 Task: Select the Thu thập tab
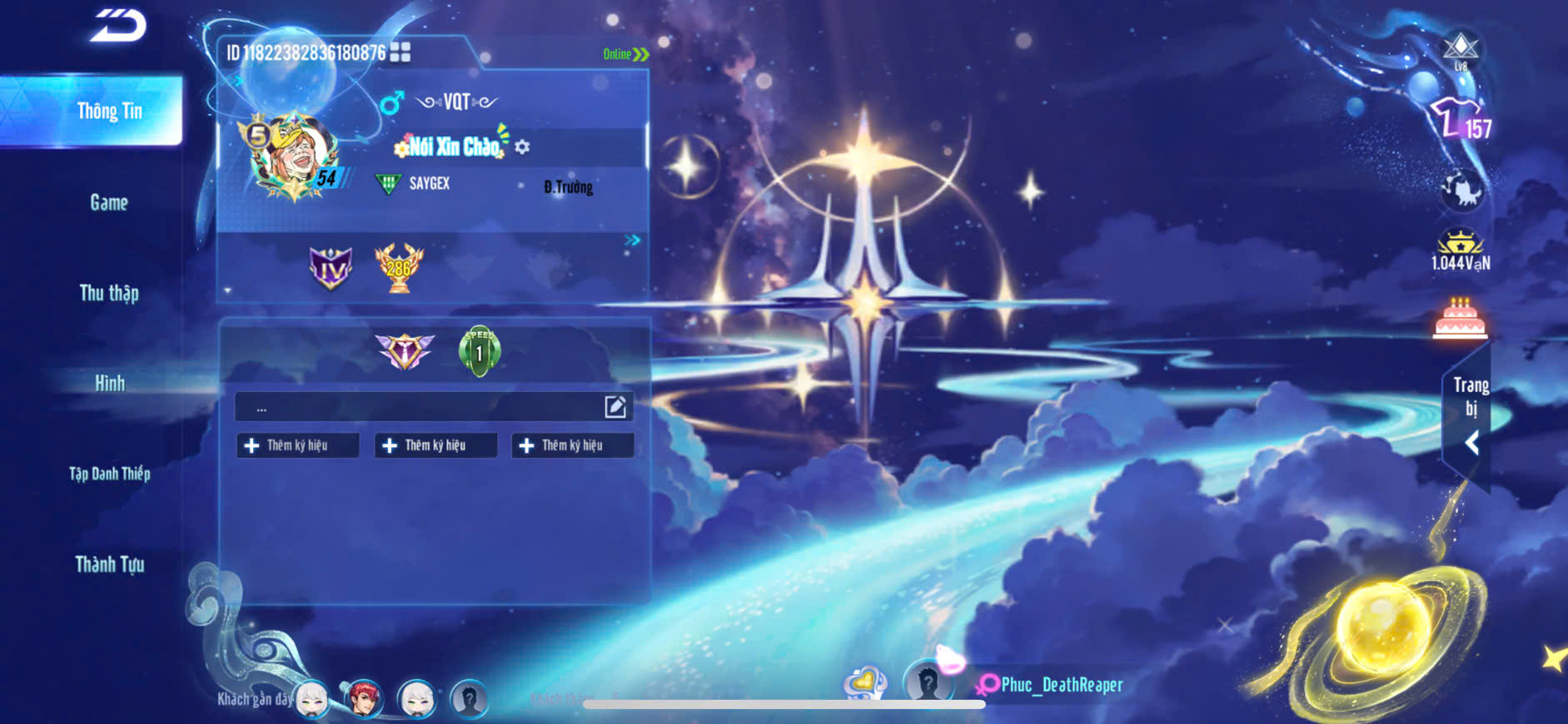[x=109, y=293]
